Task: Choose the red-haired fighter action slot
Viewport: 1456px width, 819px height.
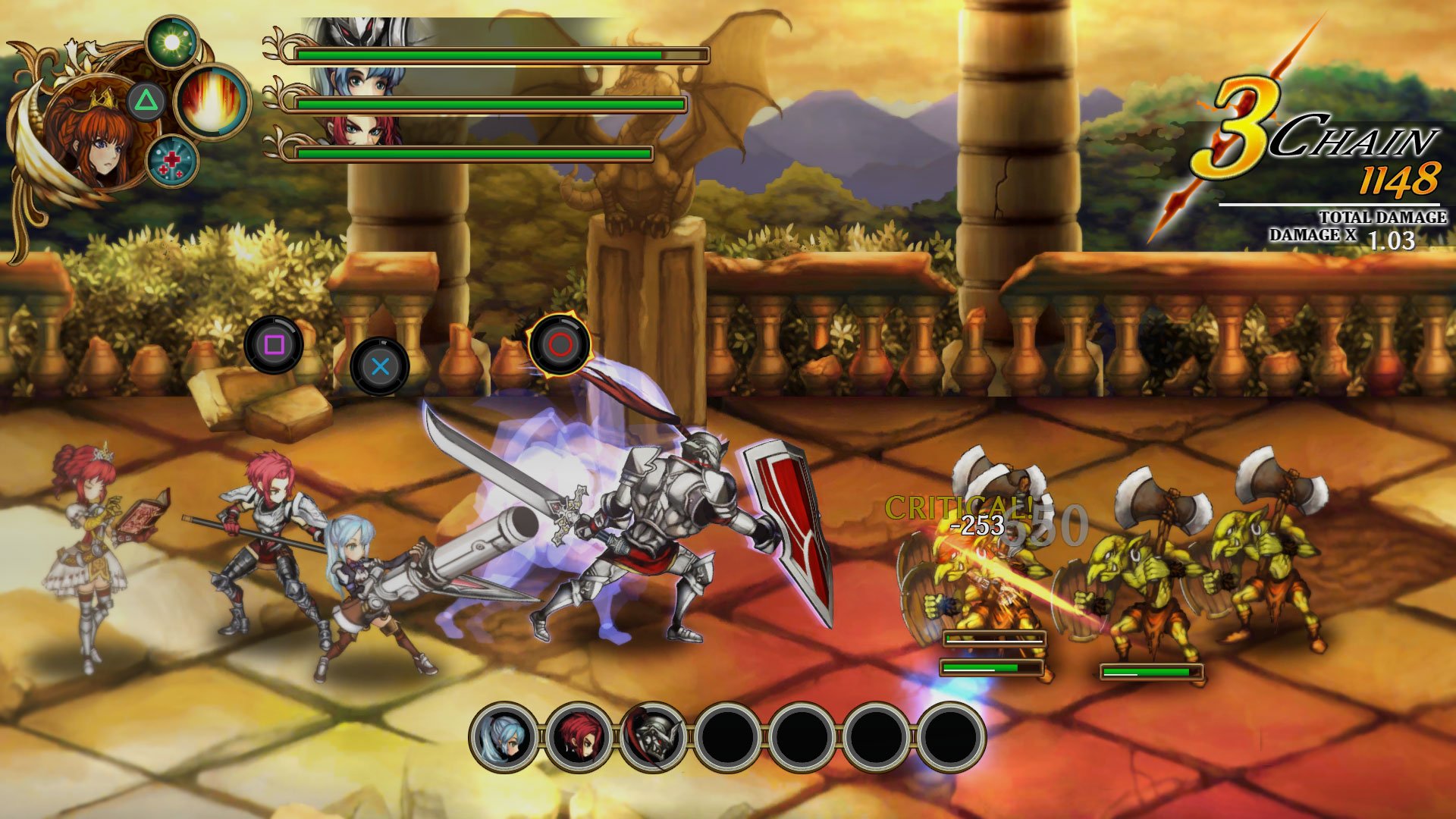Action: click(579, 736)
